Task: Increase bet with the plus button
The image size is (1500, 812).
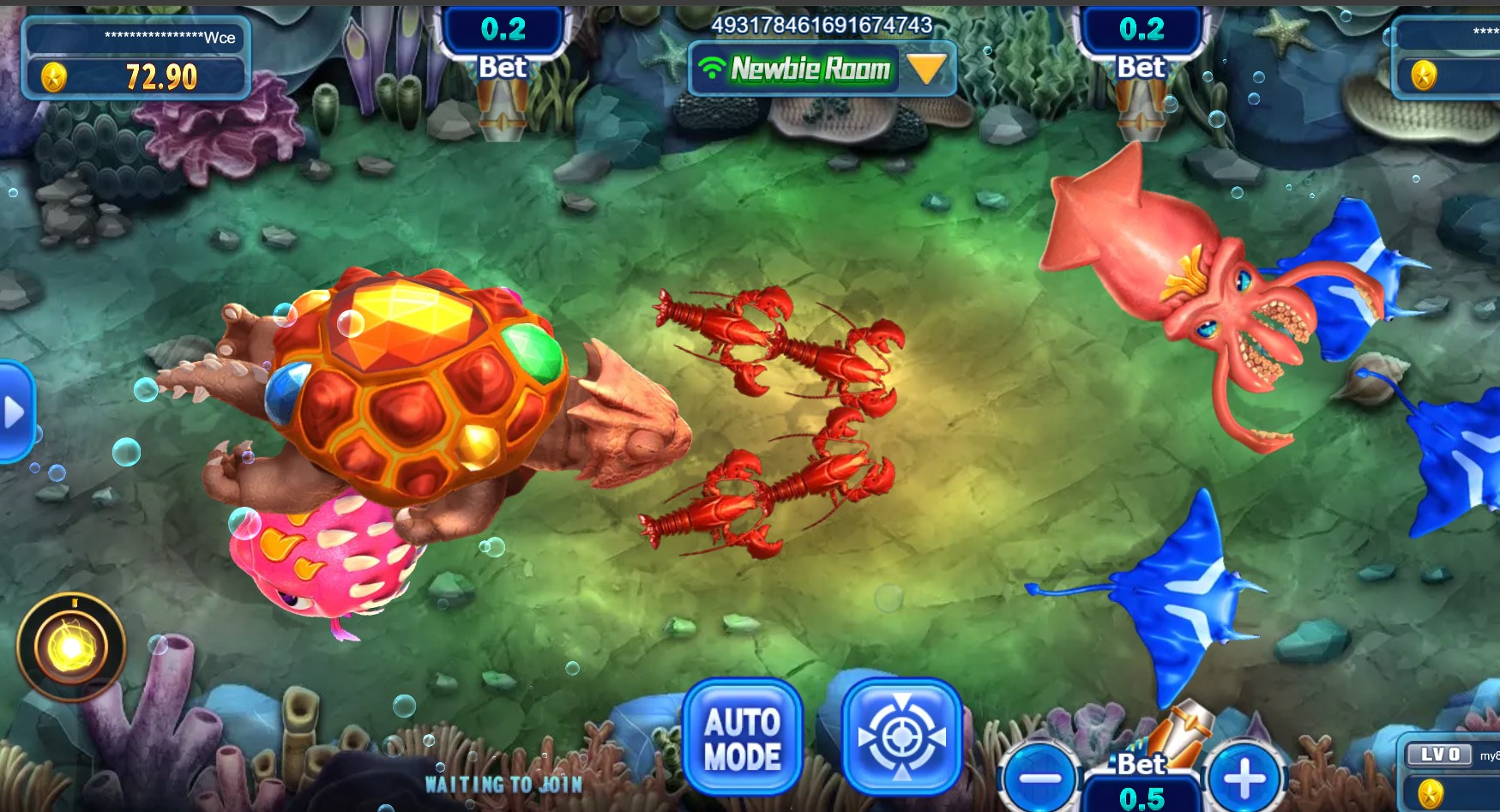Action: click(1244, 779)
